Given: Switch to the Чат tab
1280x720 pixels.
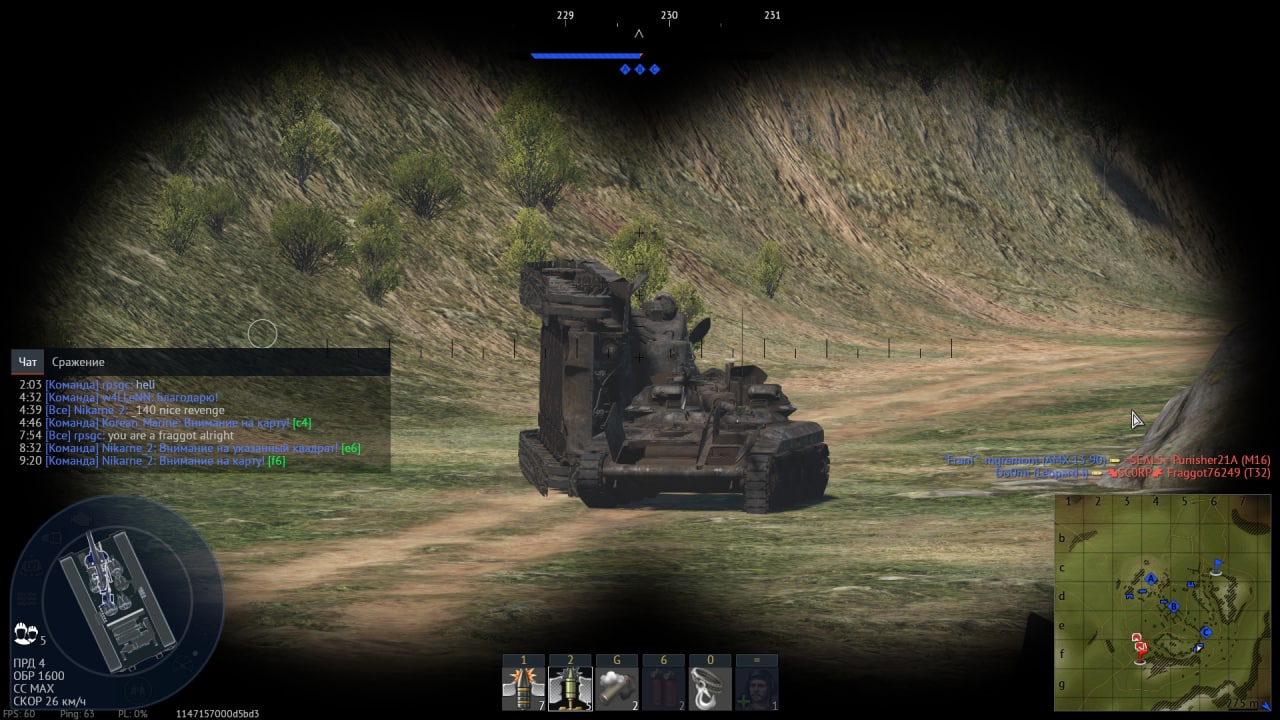Looking at the screenshot, I should coord(28,362).
